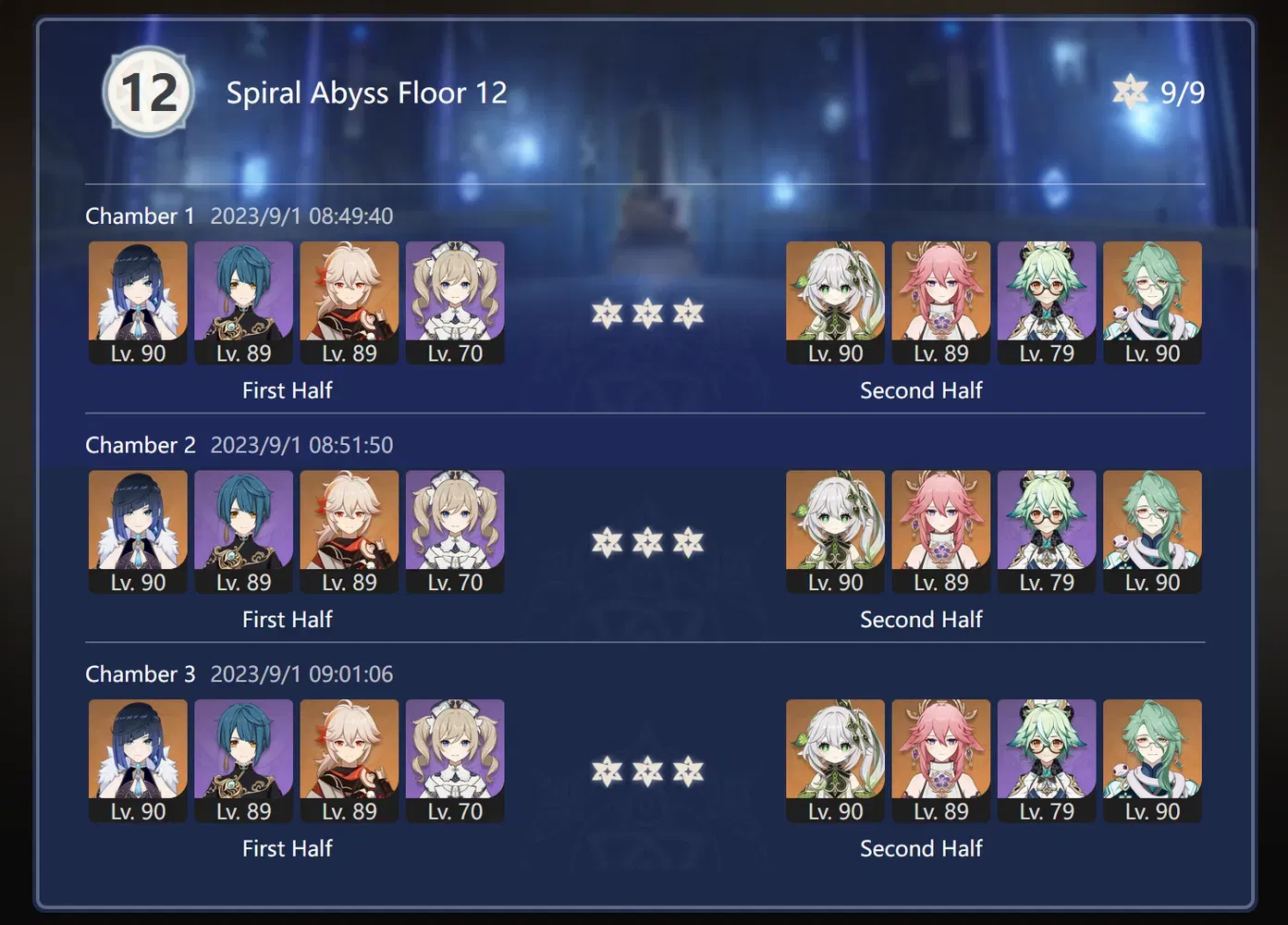Viewport: 1288px width, 925px height.
Task: Click the Floor 12 emblem icon
Action: pyautogui.click(x=148, y=90)
